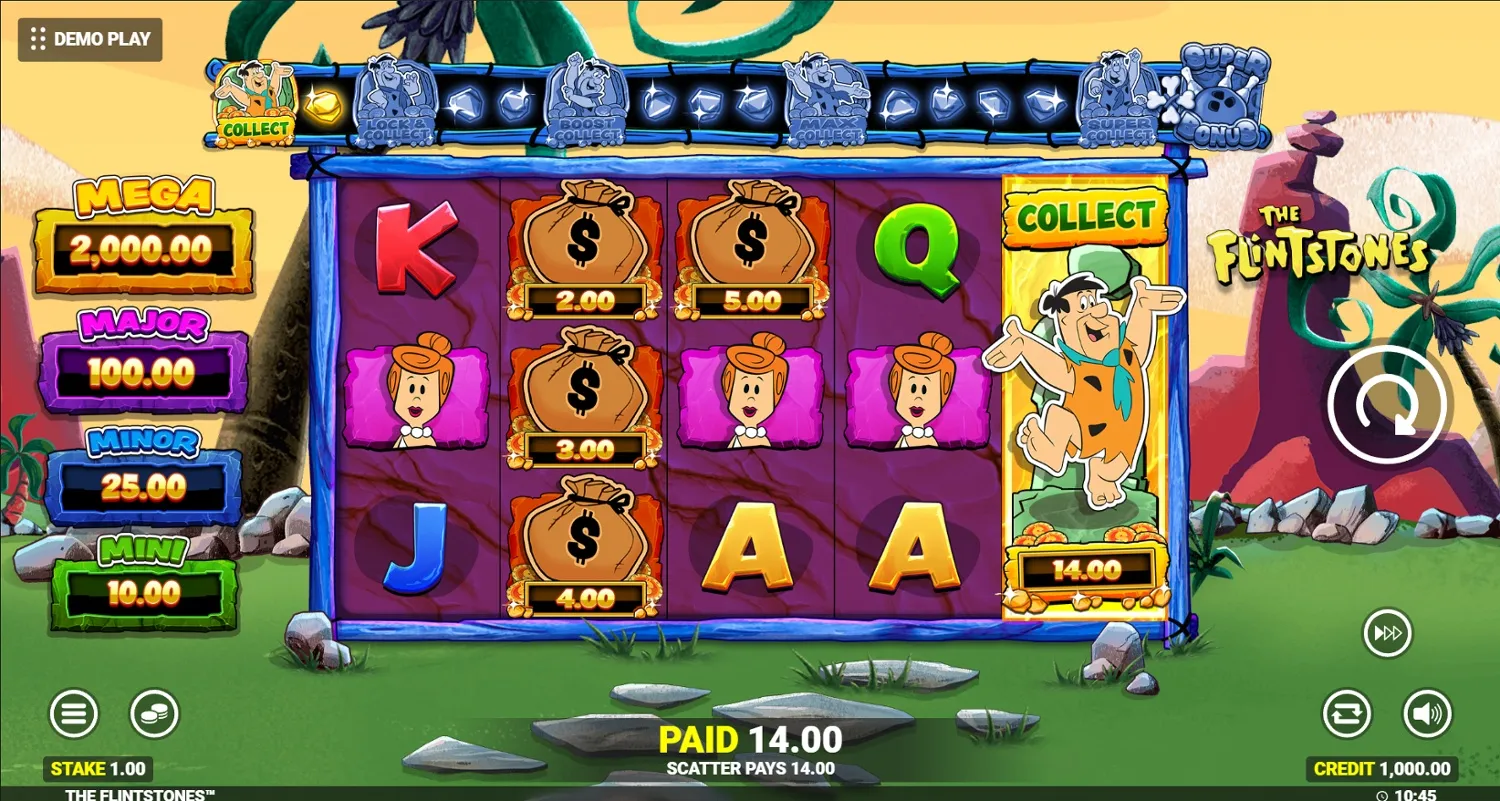Toggle the auto-spin repeat control
The width and height of the screenshot is (1500, 801).
[x=1347, y=713]
